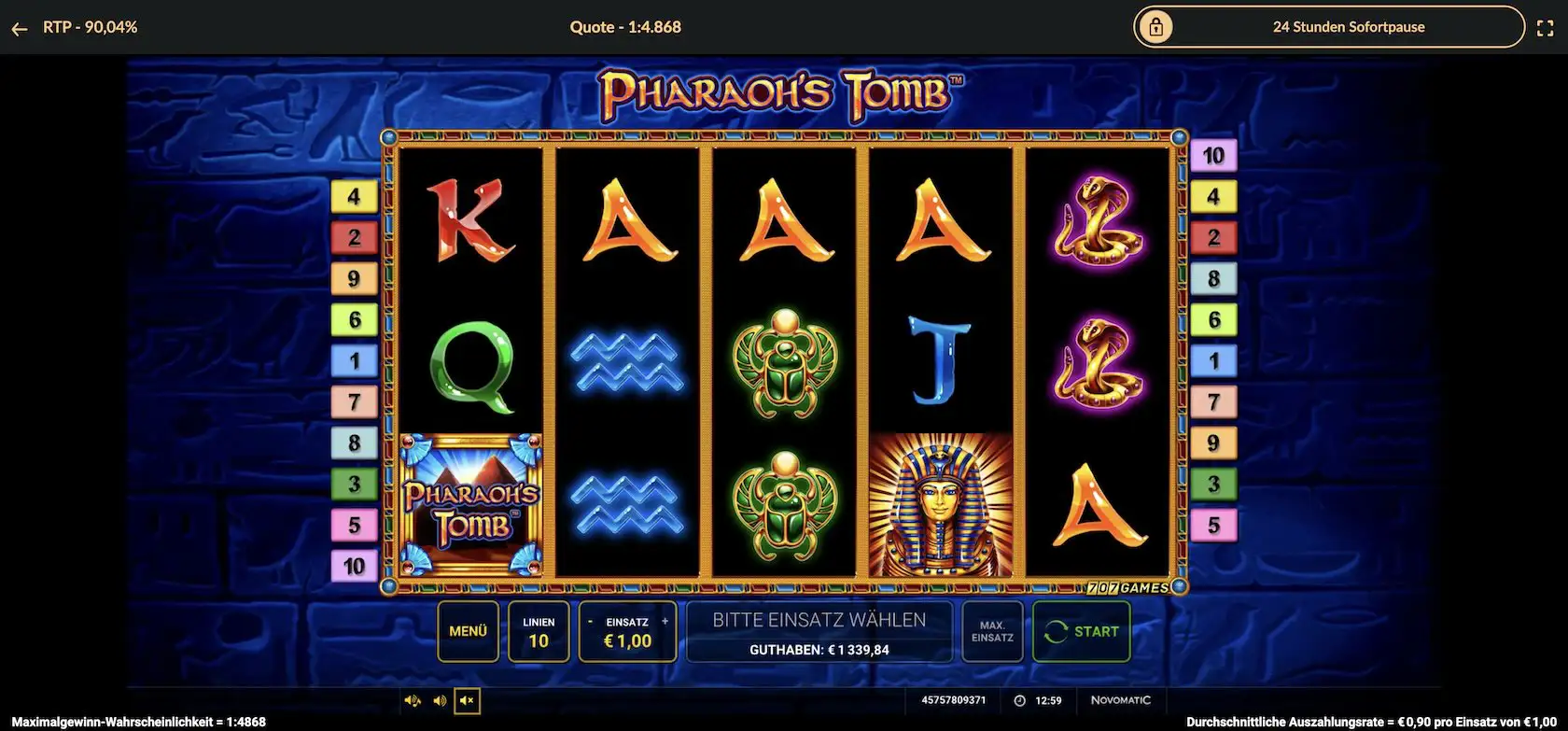Click LINIEN 10 to adjust lines
The height and width of the screenshot is (731, 1568).
coord(539,631)
